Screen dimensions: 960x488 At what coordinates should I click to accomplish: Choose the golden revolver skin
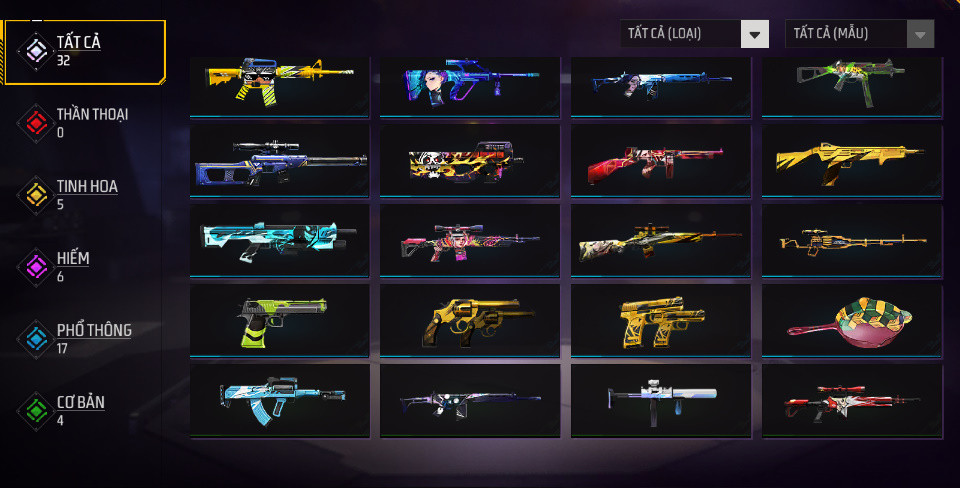470,321
